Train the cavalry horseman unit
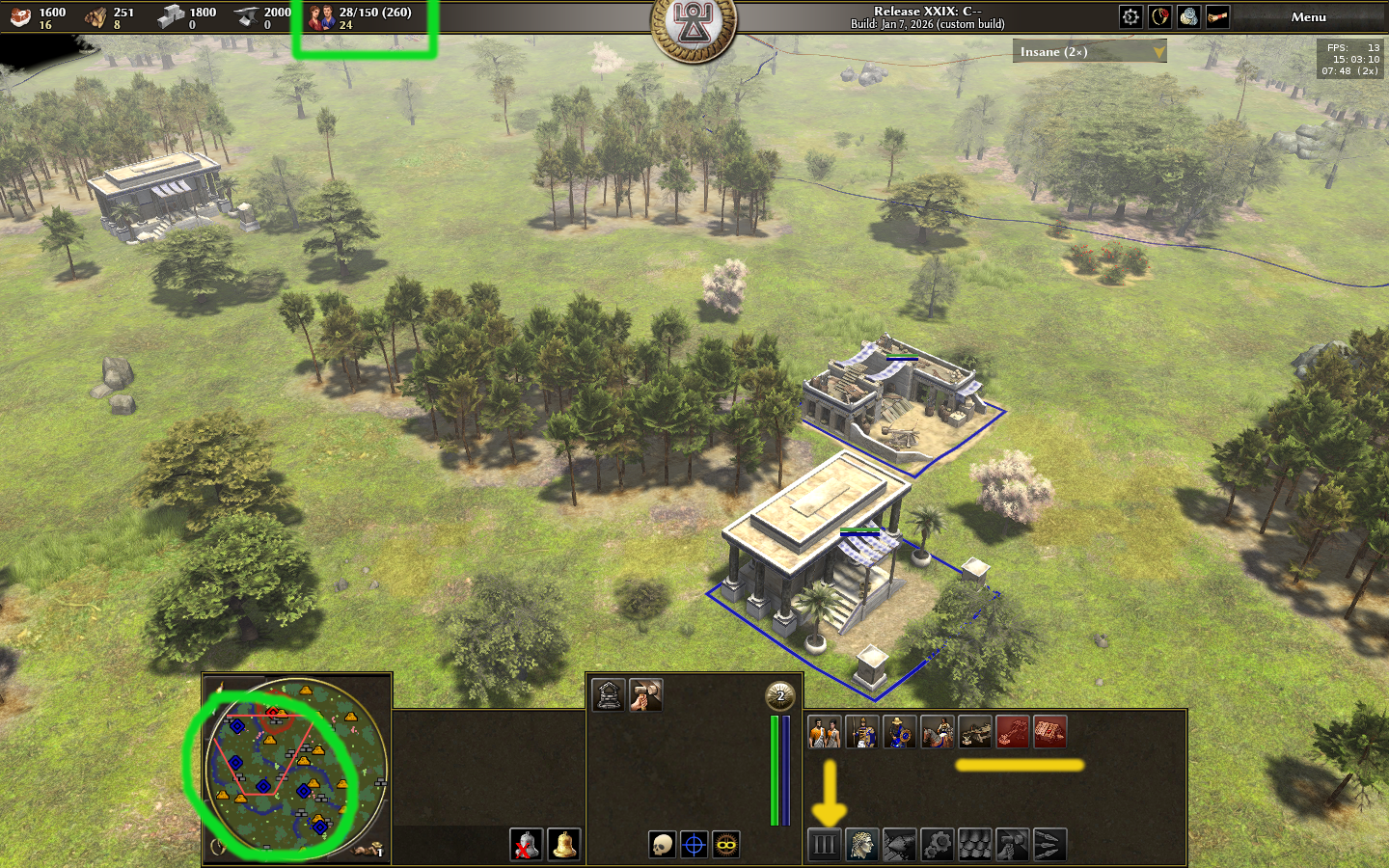The height and width of the screenshot is (868, 1389). click(x=937, y=732)
